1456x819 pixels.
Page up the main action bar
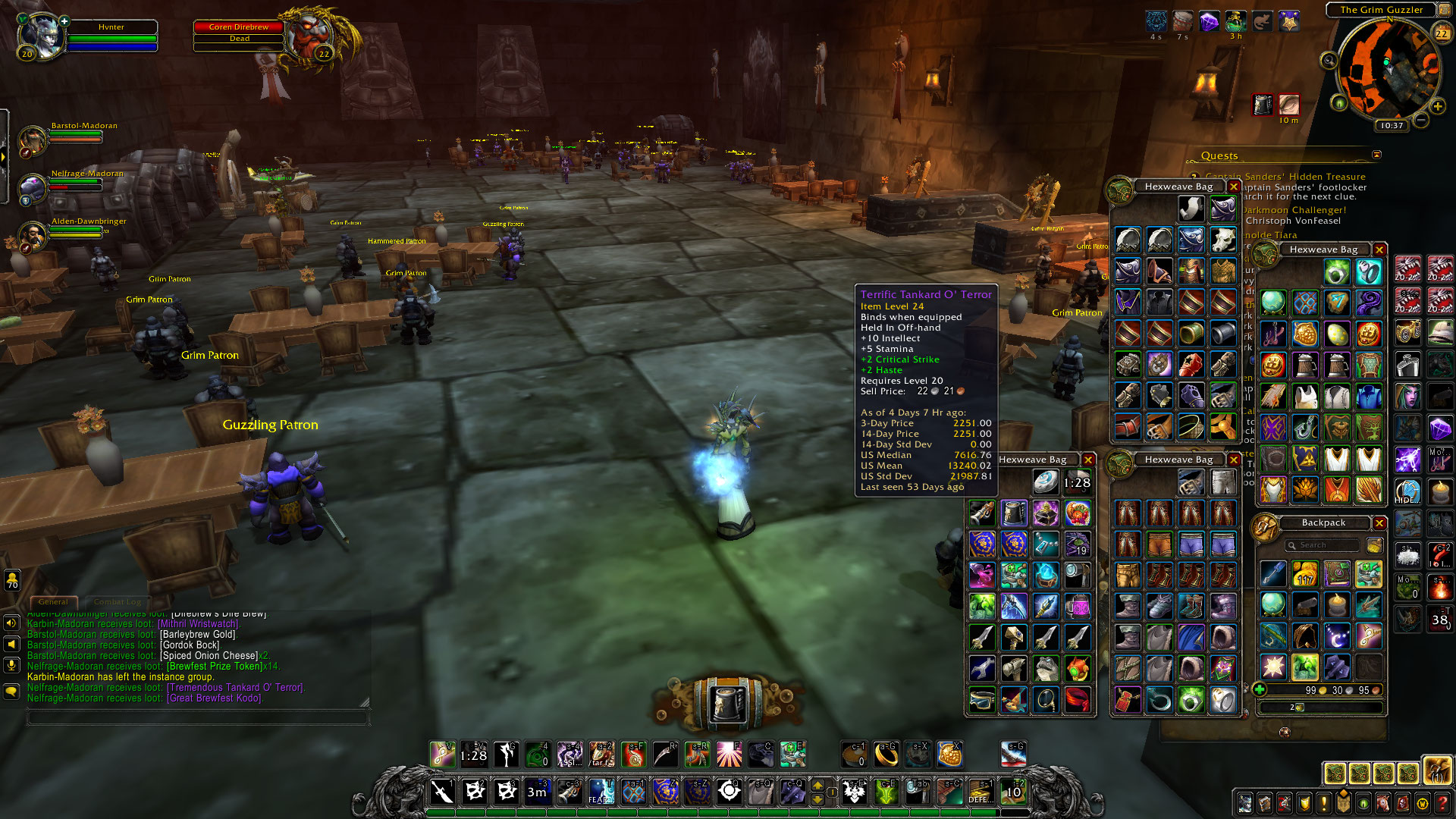pyautogui.click(x=817, y=784)
